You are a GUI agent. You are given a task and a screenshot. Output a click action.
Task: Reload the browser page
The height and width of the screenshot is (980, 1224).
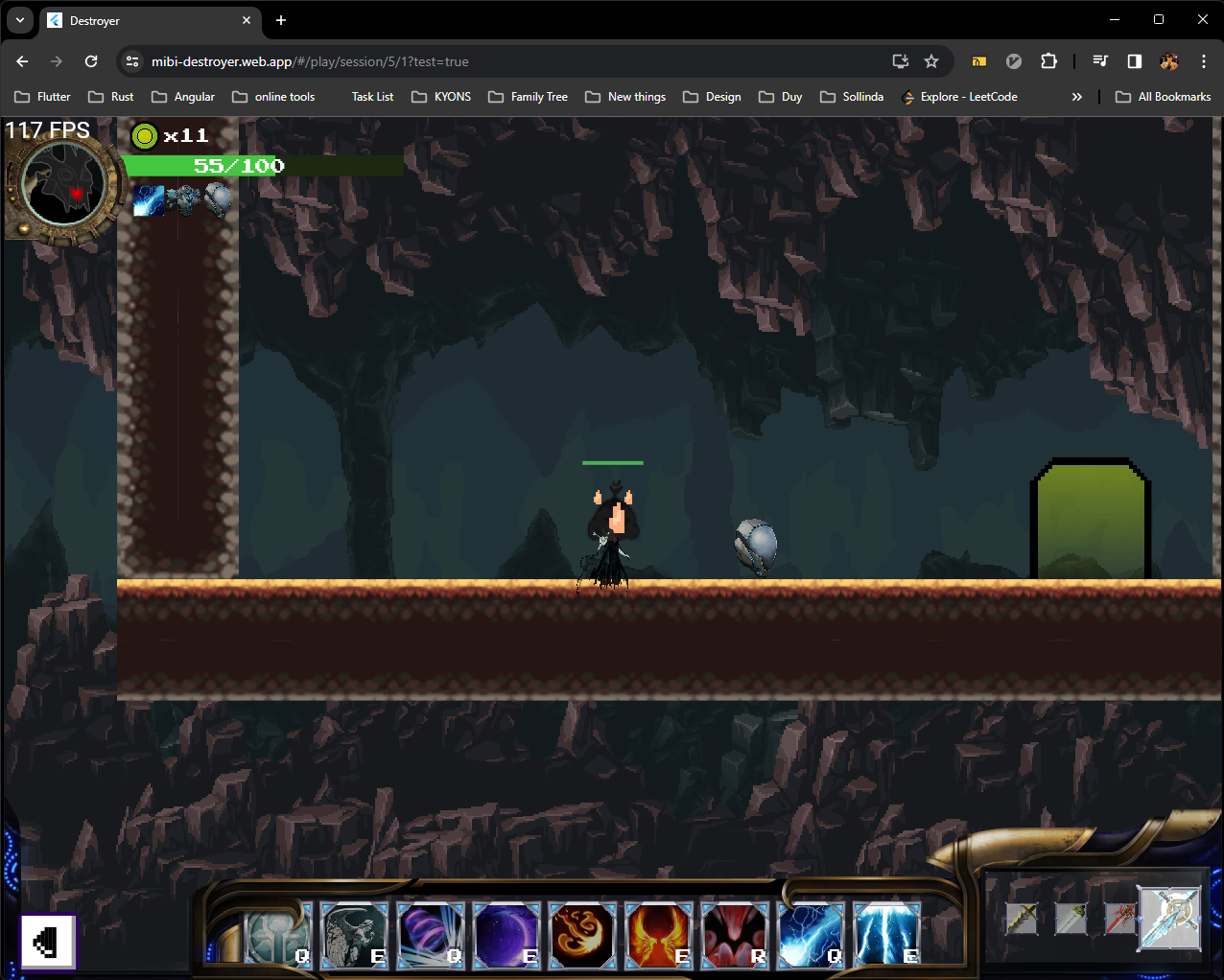(x=91, y=61)
